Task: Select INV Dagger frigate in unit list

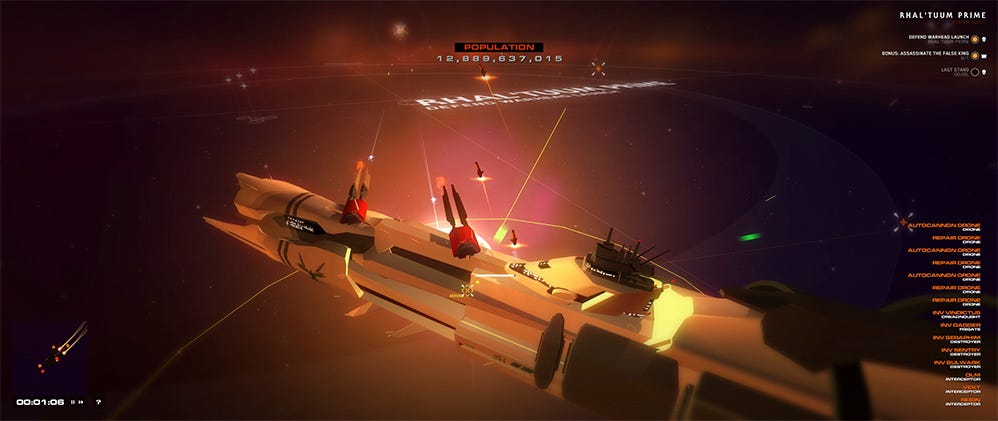Action: point(964,327)
